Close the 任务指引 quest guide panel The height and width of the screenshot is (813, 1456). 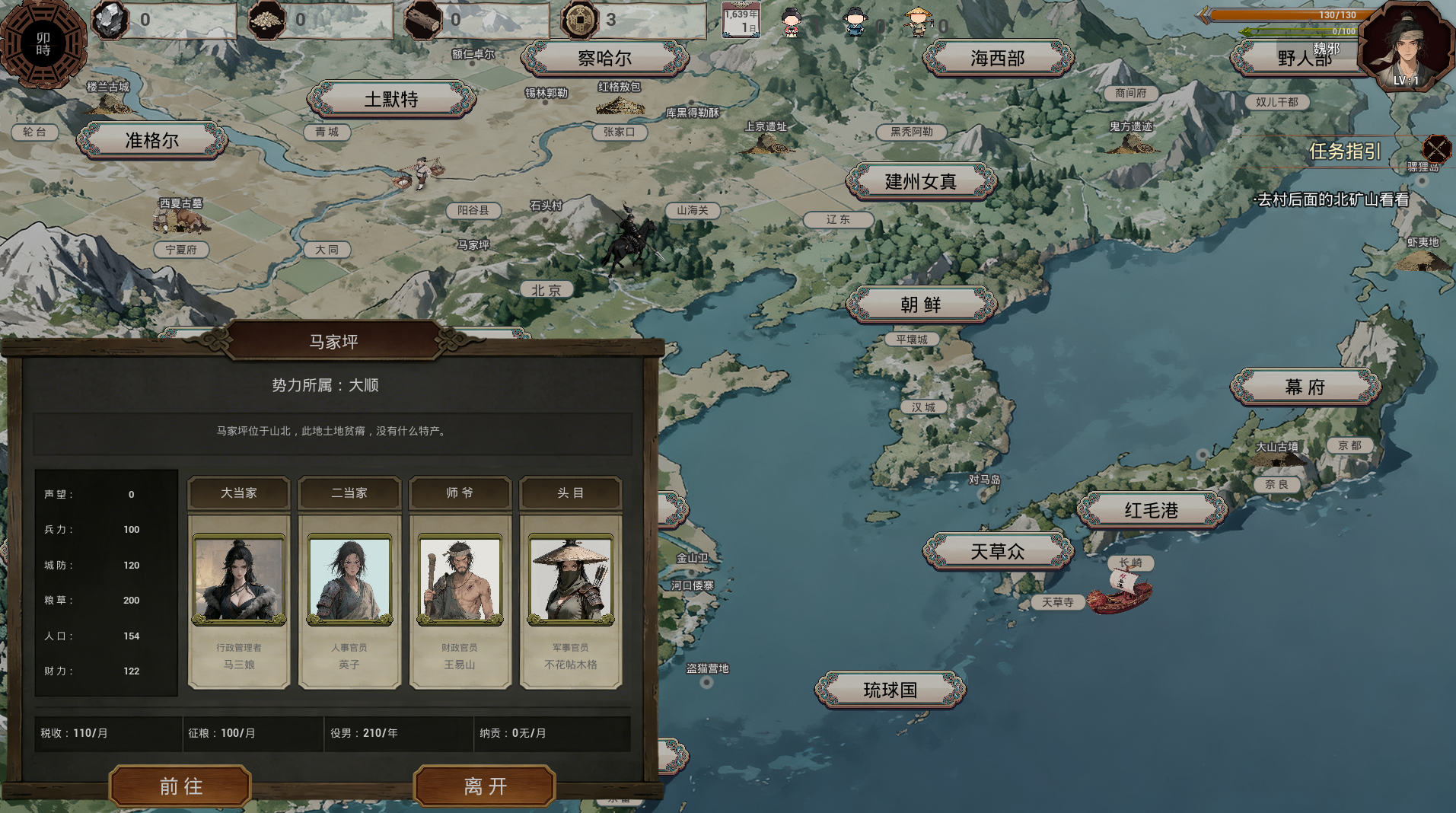tap(1436, 149)
